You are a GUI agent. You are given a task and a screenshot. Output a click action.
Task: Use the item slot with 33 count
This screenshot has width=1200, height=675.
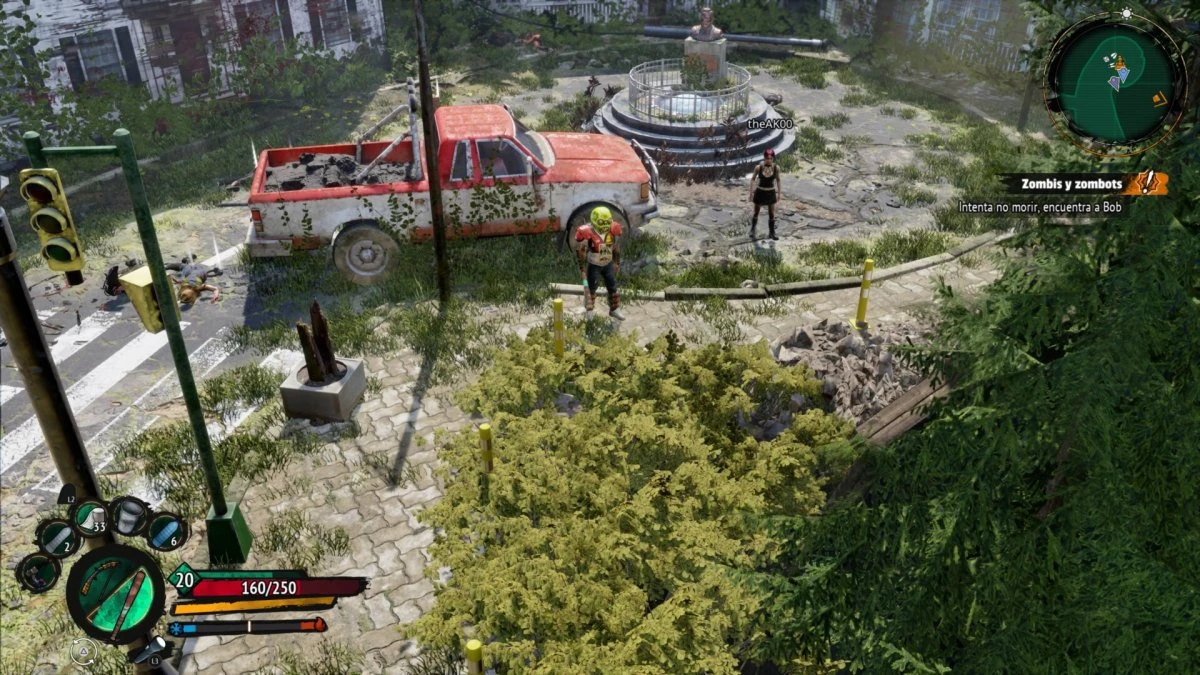91,517
